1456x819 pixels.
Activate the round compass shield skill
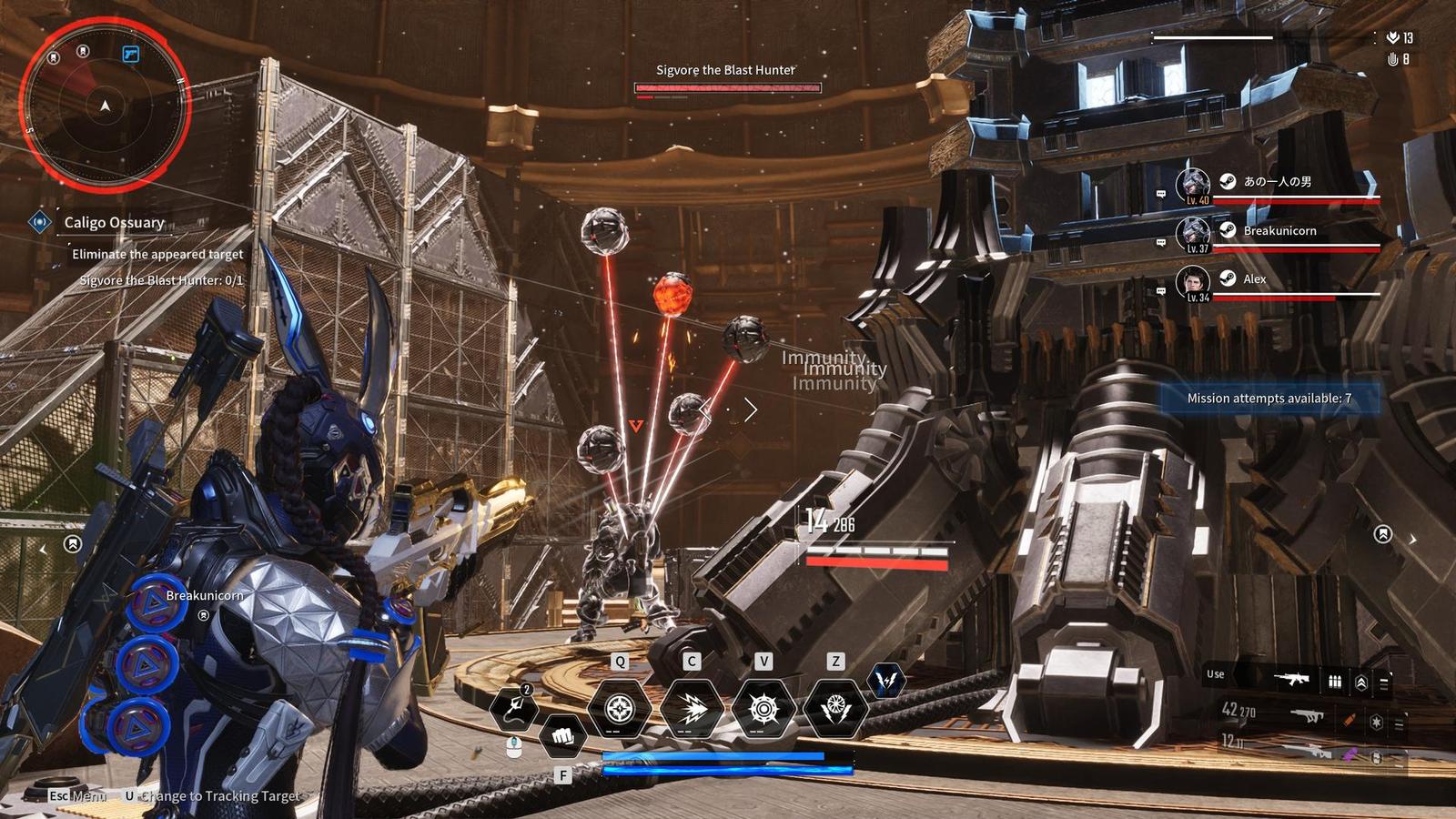pos(619,708)
